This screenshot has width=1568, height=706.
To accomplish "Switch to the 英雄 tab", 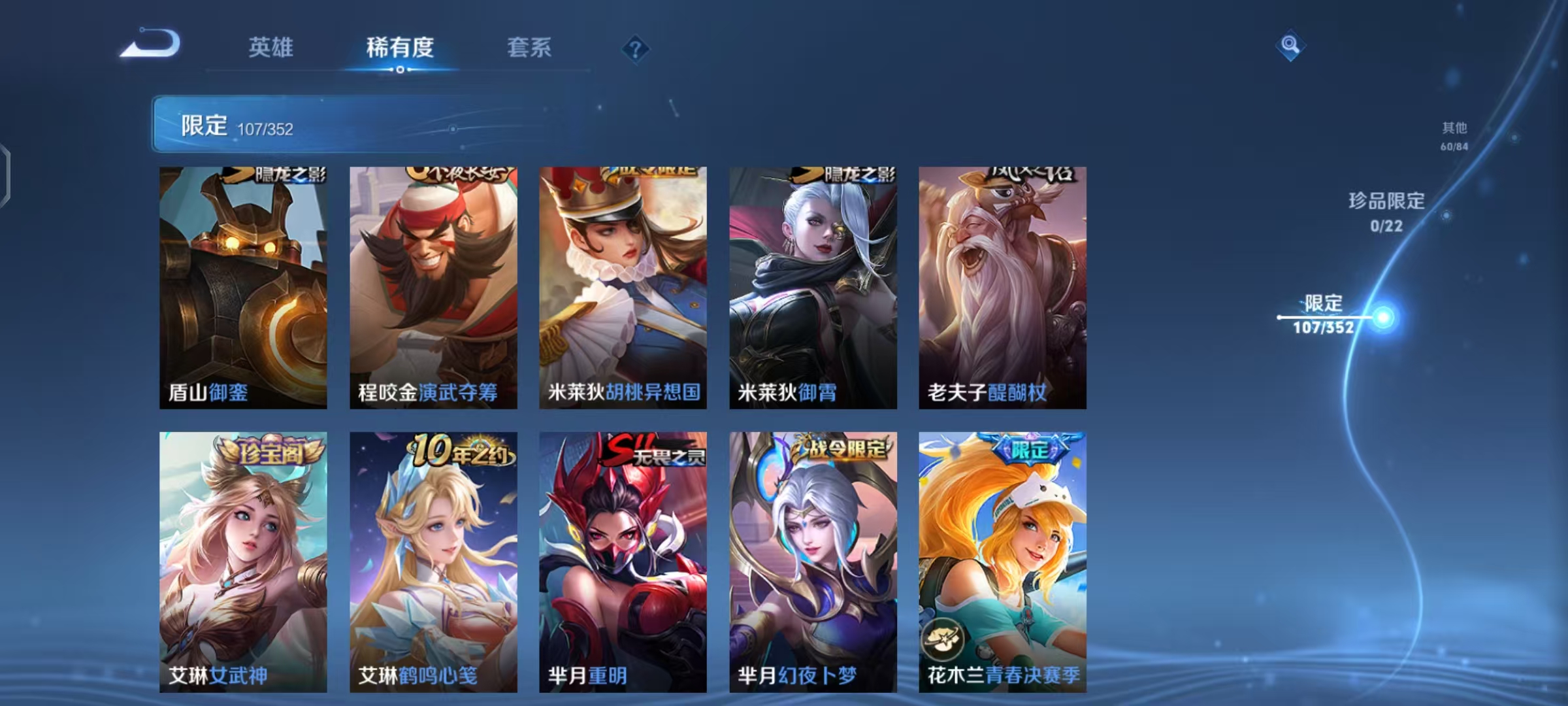I will pos(271,48).
